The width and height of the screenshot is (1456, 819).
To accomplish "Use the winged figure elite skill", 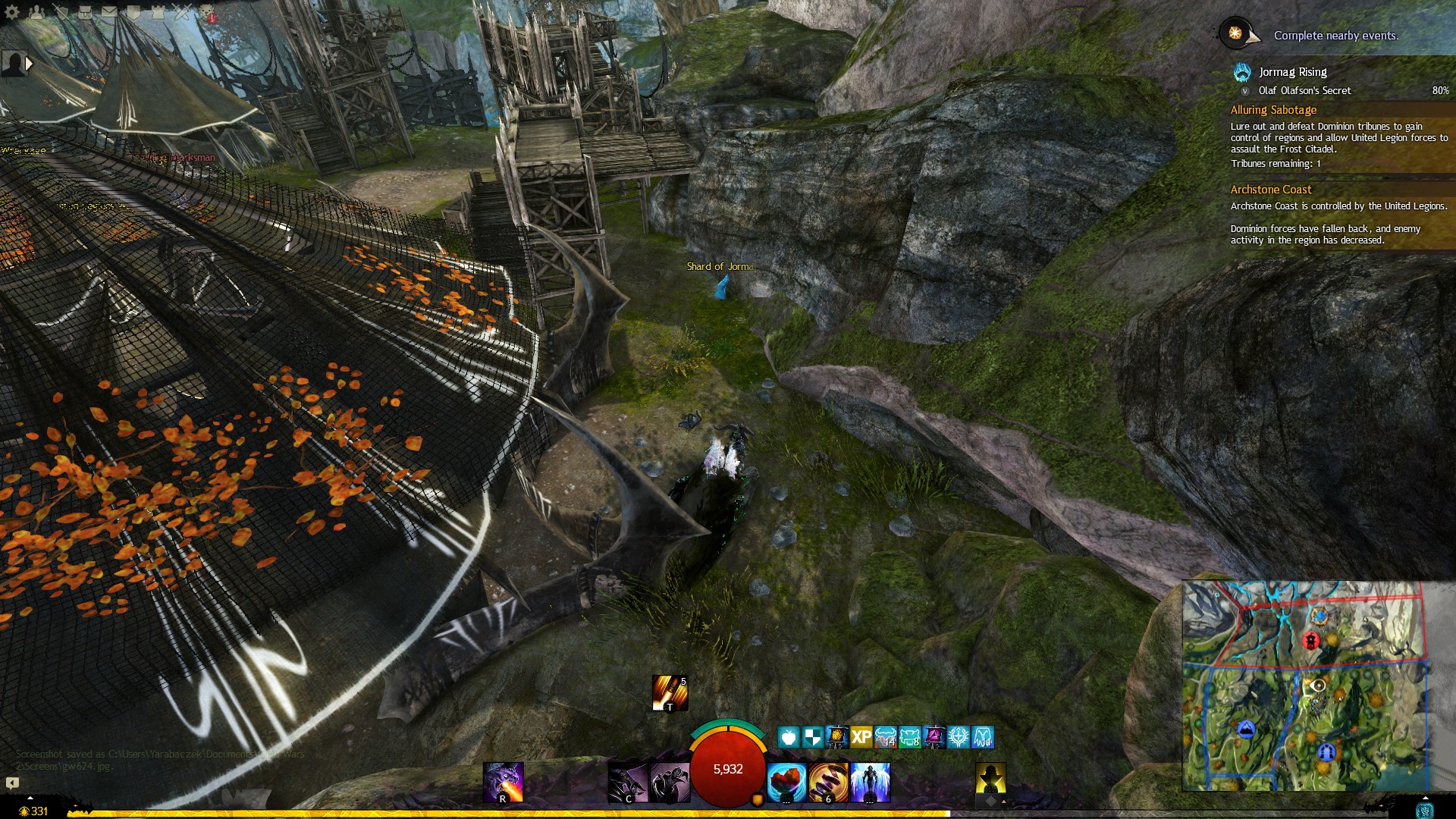I will [870, 782].
